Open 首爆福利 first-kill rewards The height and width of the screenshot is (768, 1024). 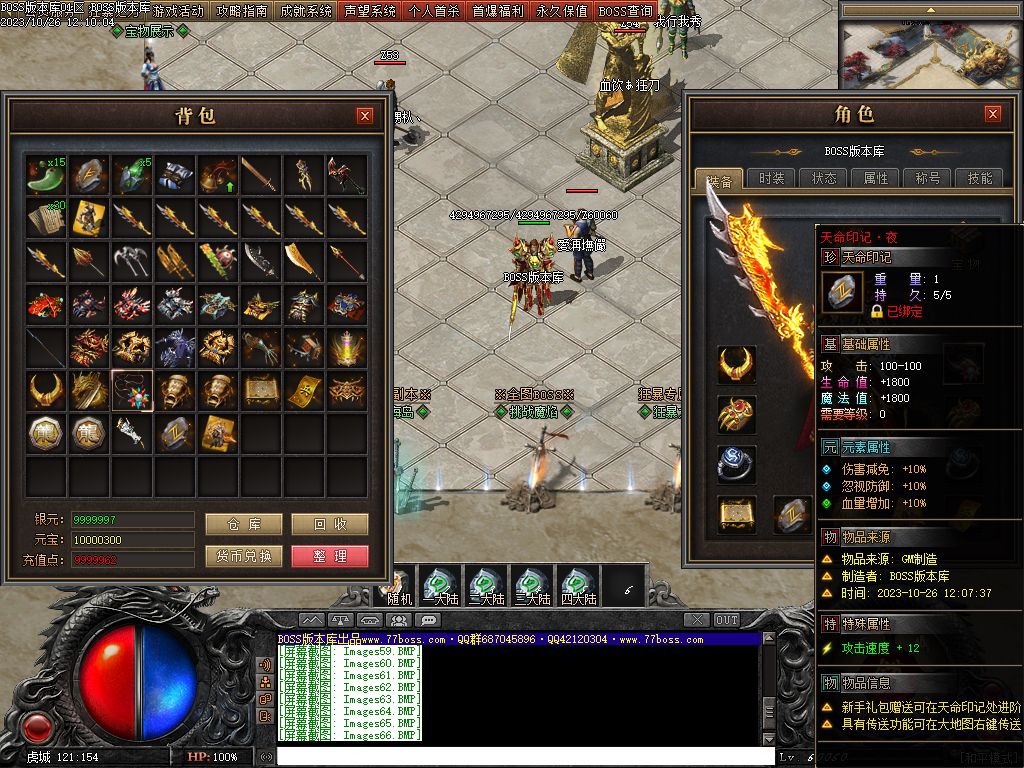498,11
